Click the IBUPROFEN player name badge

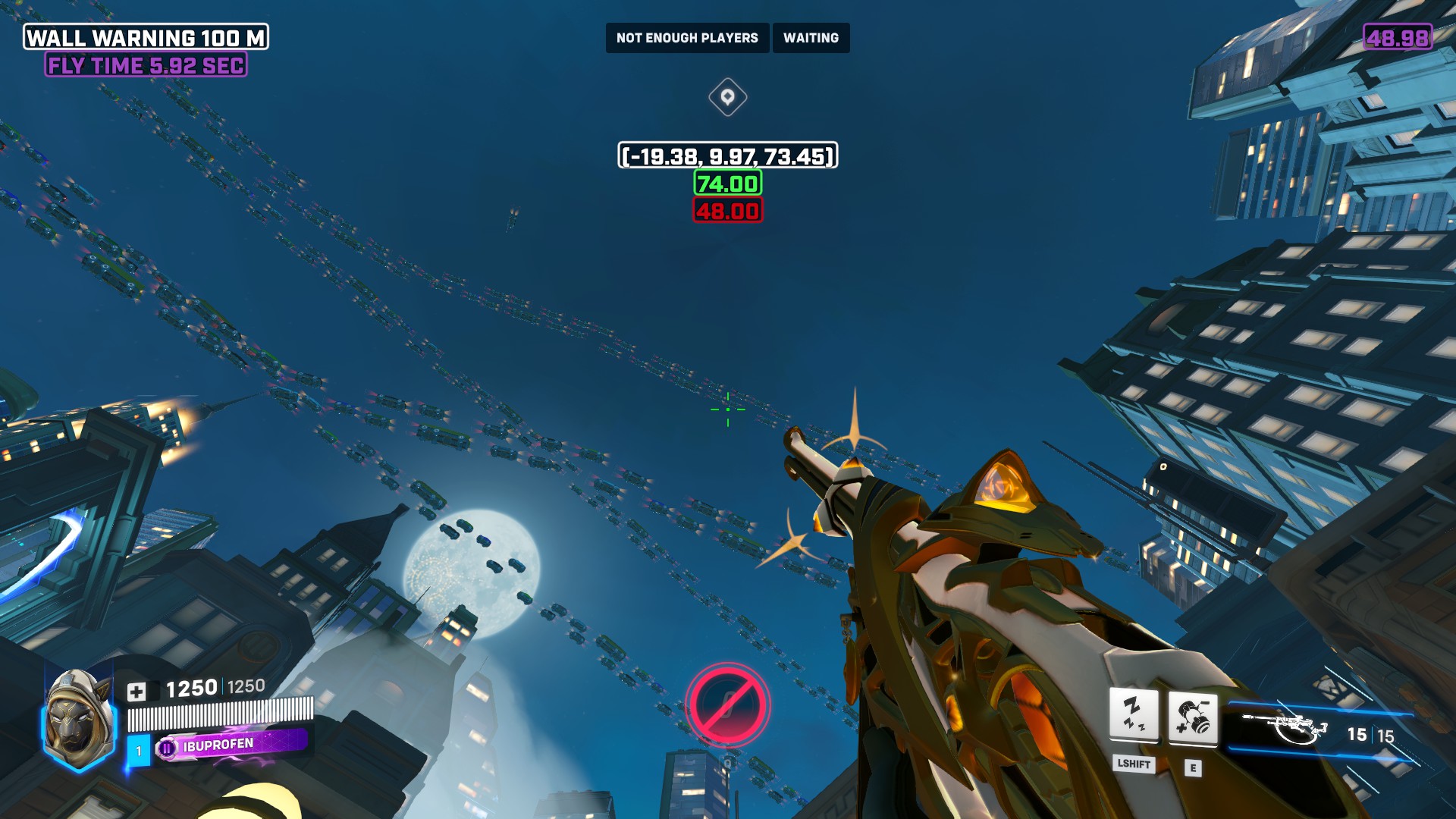pos(231,745)
